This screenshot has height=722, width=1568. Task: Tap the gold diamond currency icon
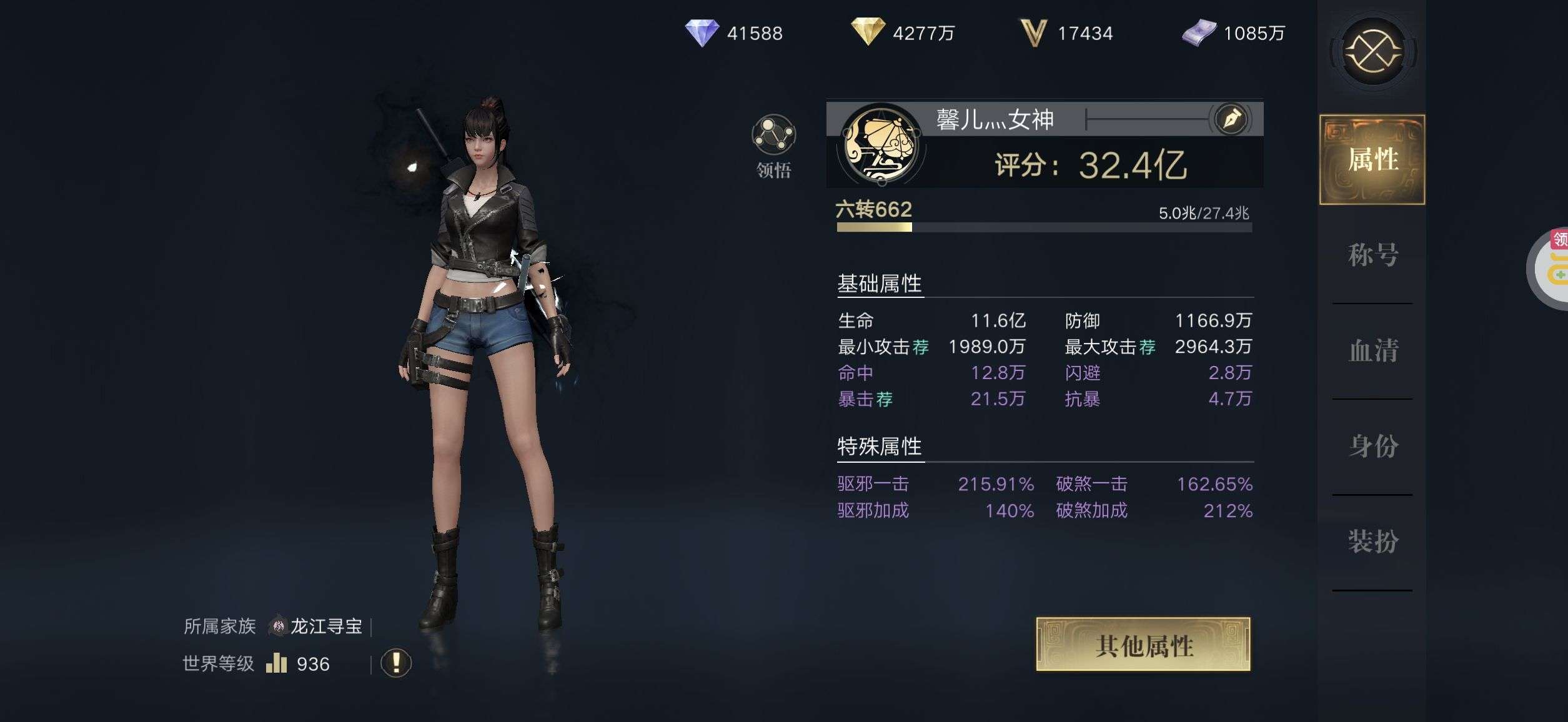(x=868, y=31)
